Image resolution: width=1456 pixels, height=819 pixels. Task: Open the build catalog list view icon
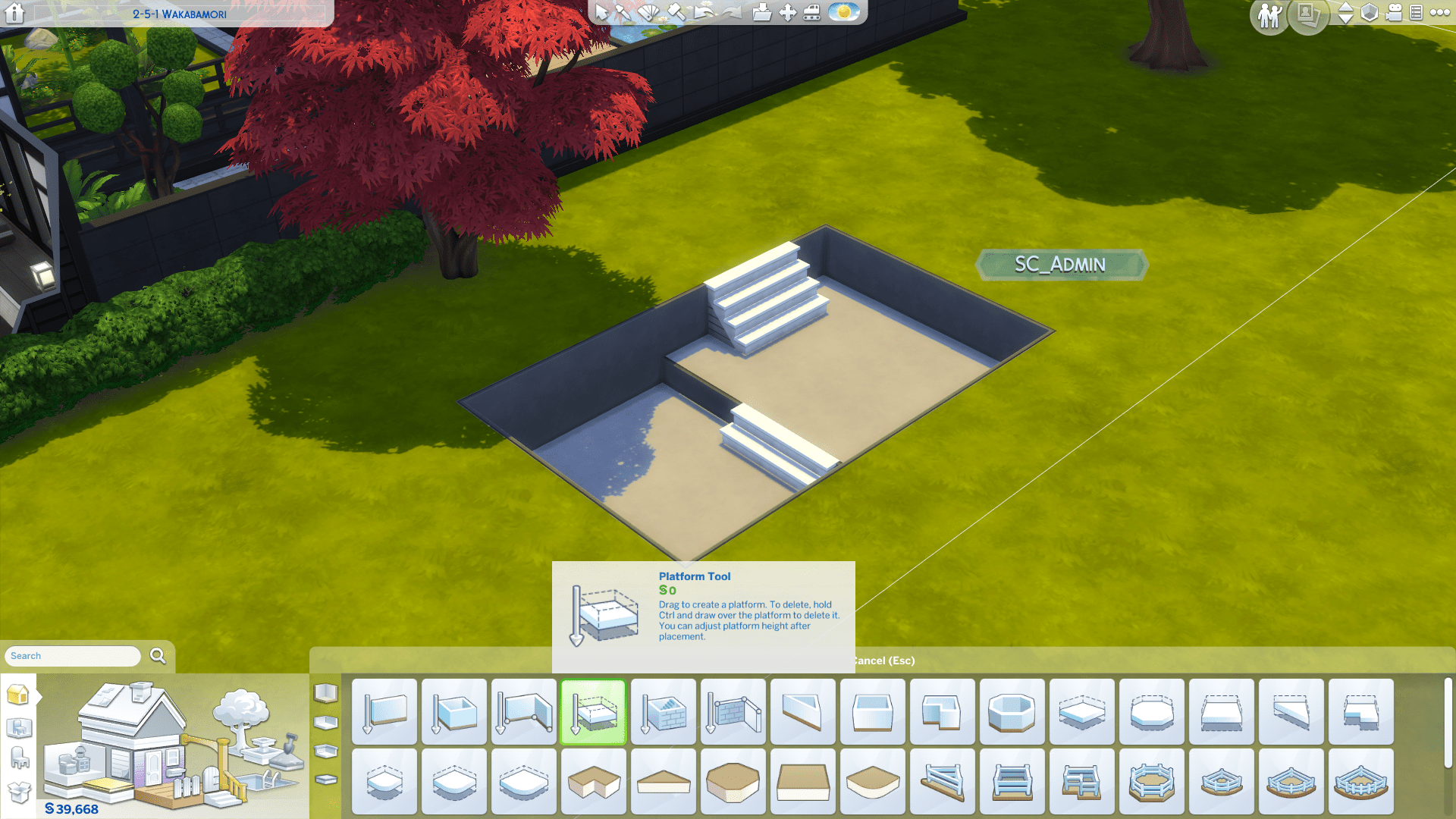click(1417, 13)
